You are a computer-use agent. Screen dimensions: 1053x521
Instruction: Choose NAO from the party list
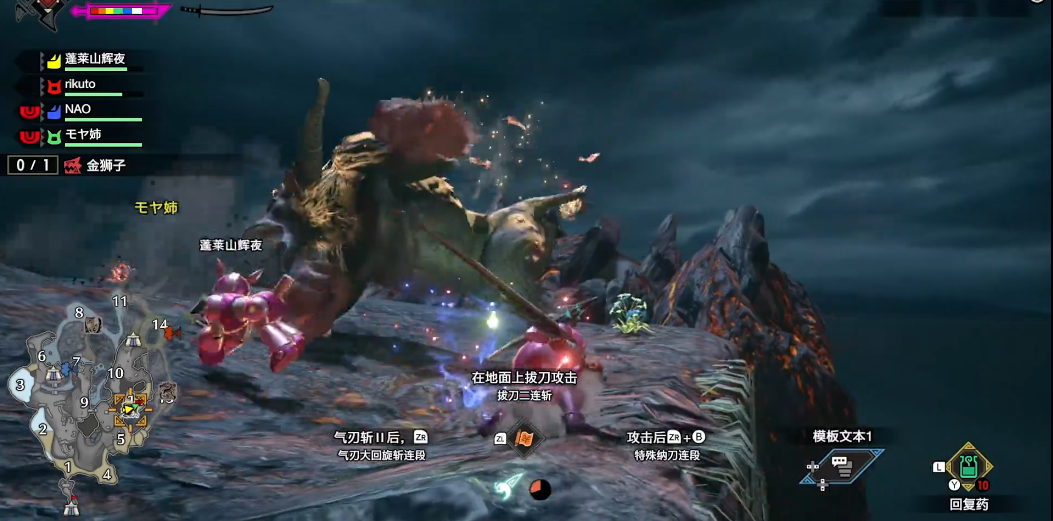click(79, 110)
